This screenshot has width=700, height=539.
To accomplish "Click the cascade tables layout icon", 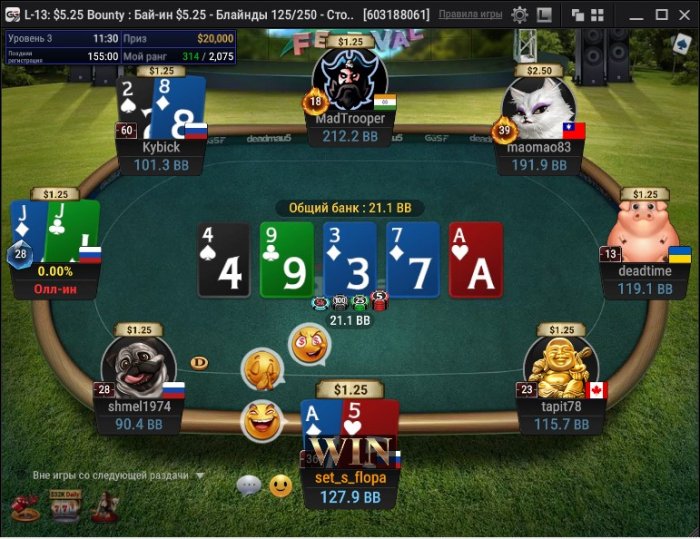I will point(580,15).
